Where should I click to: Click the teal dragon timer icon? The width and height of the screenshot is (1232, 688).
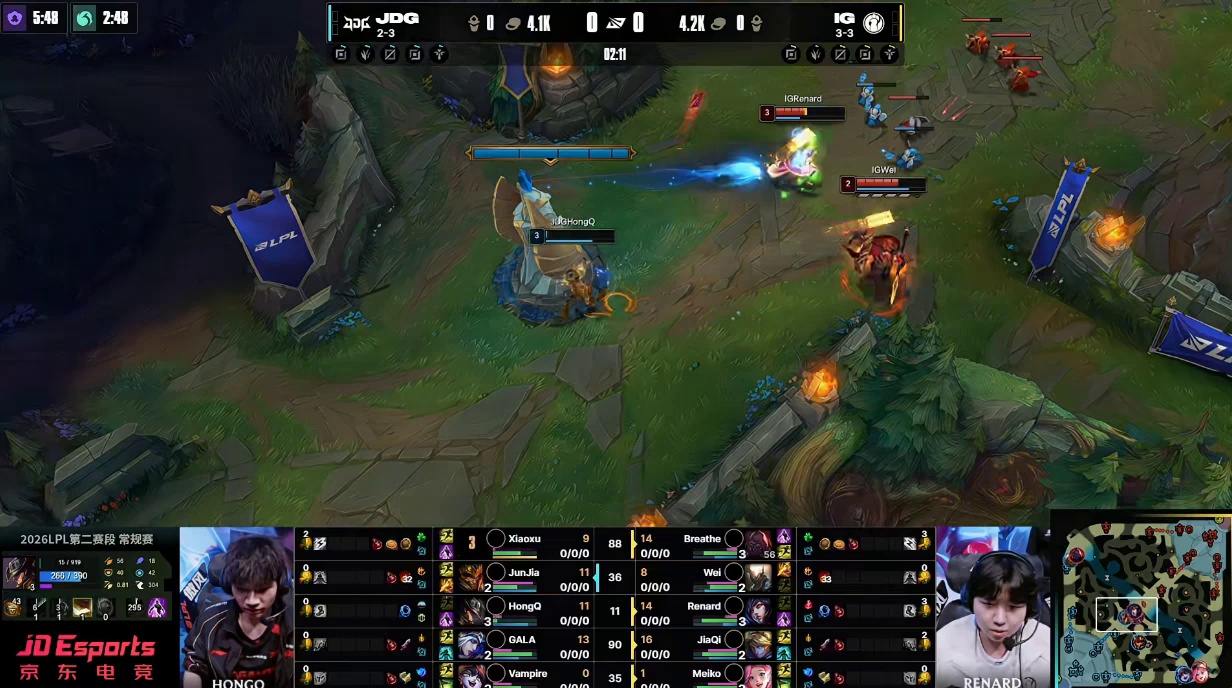pos(85,18)
